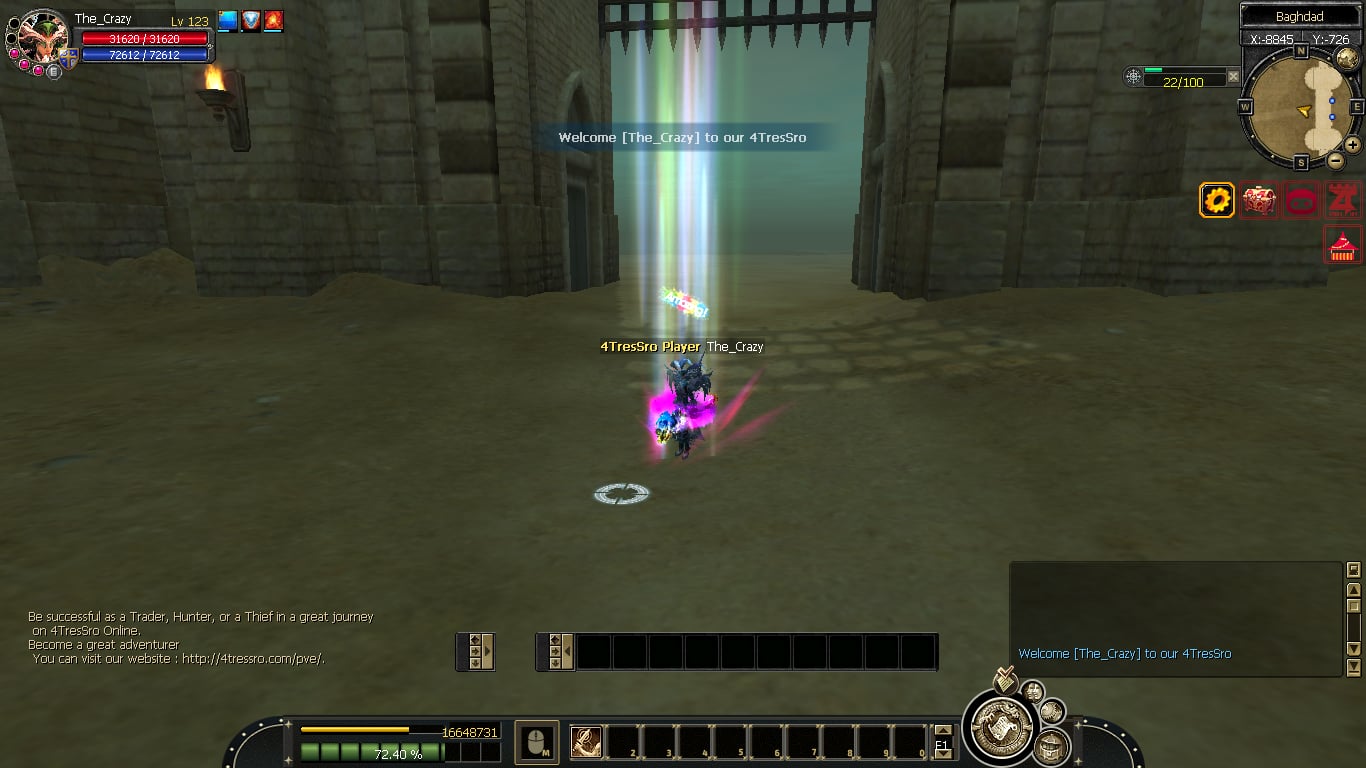The width and height of the screenshot is (1366, 768).
Task: Click the red ninja mask icon
Action: [x=1301, y=201]
